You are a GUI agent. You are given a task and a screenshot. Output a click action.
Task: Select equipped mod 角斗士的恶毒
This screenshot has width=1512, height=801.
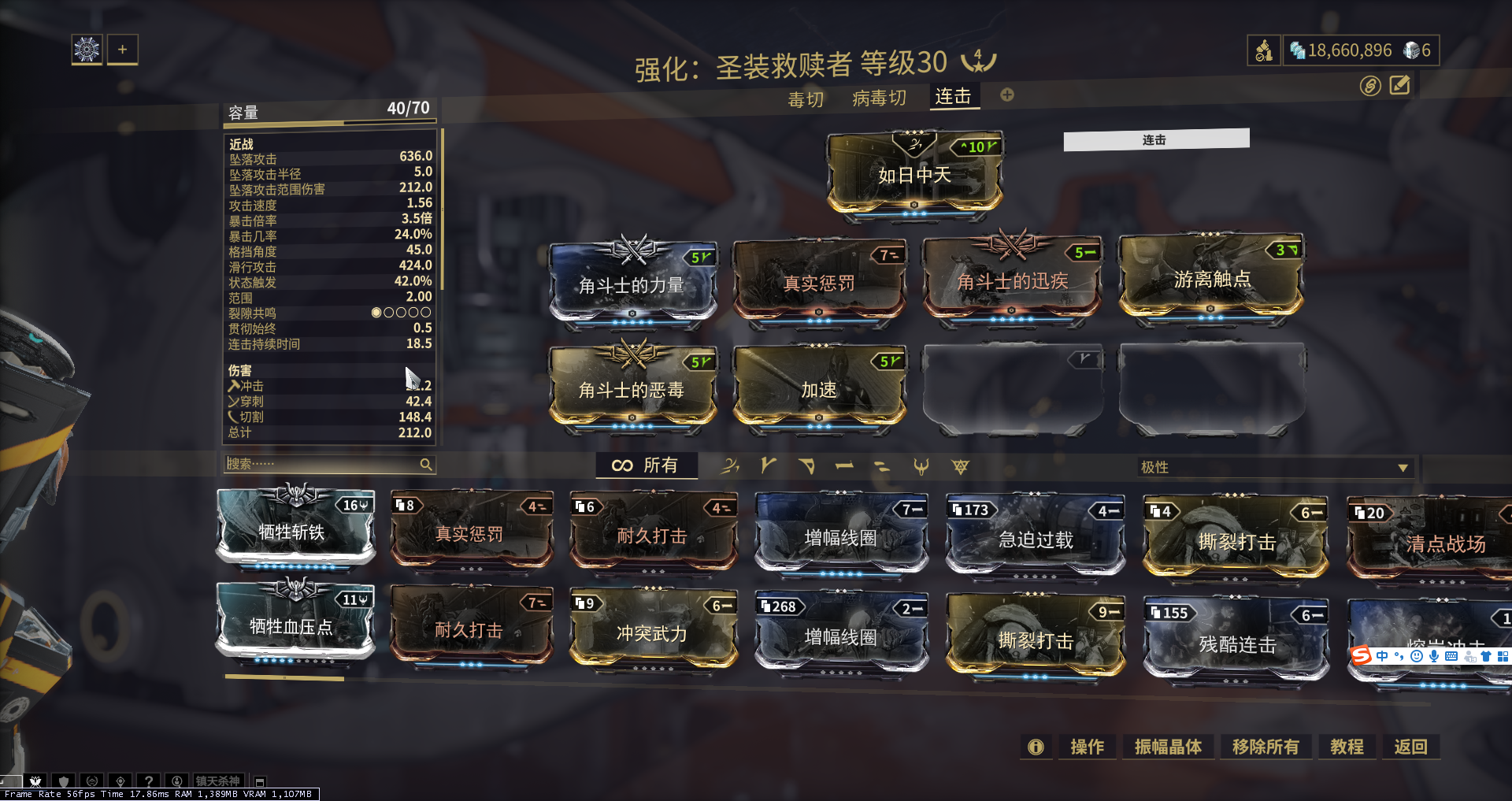(x=632, y=389)
